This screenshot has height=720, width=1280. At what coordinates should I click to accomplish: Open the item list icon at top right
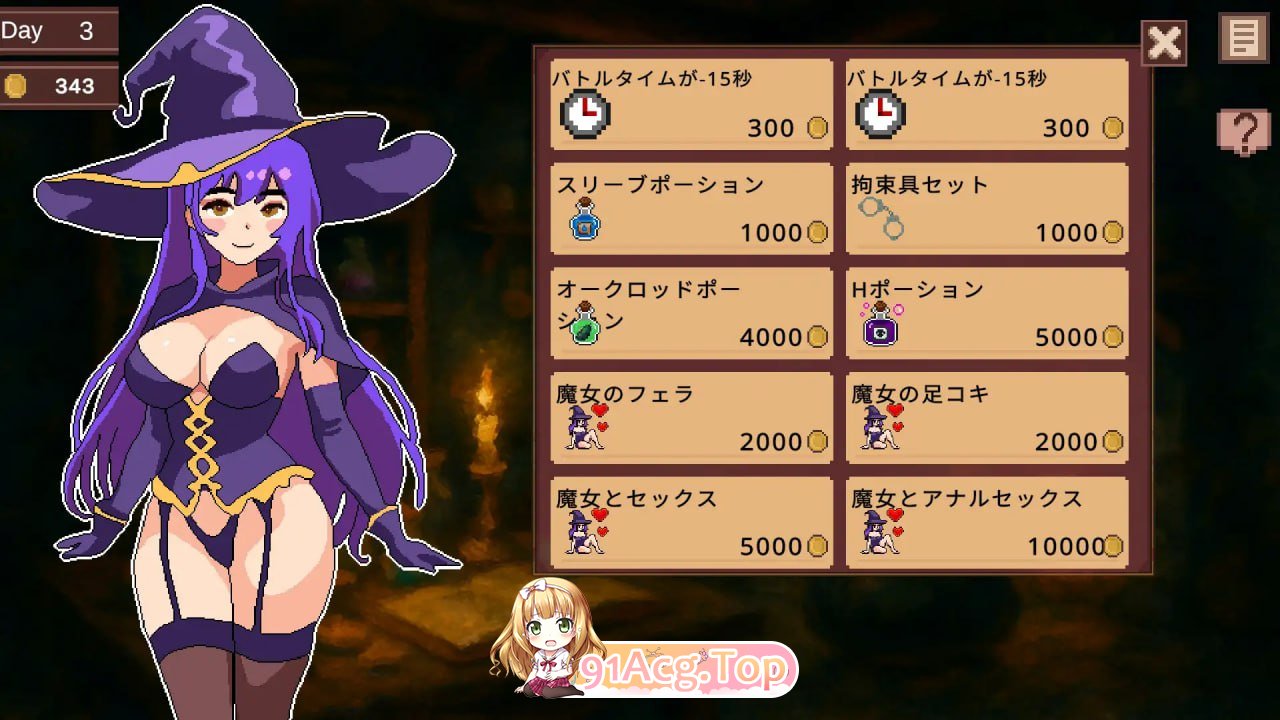coord(1243,41)
